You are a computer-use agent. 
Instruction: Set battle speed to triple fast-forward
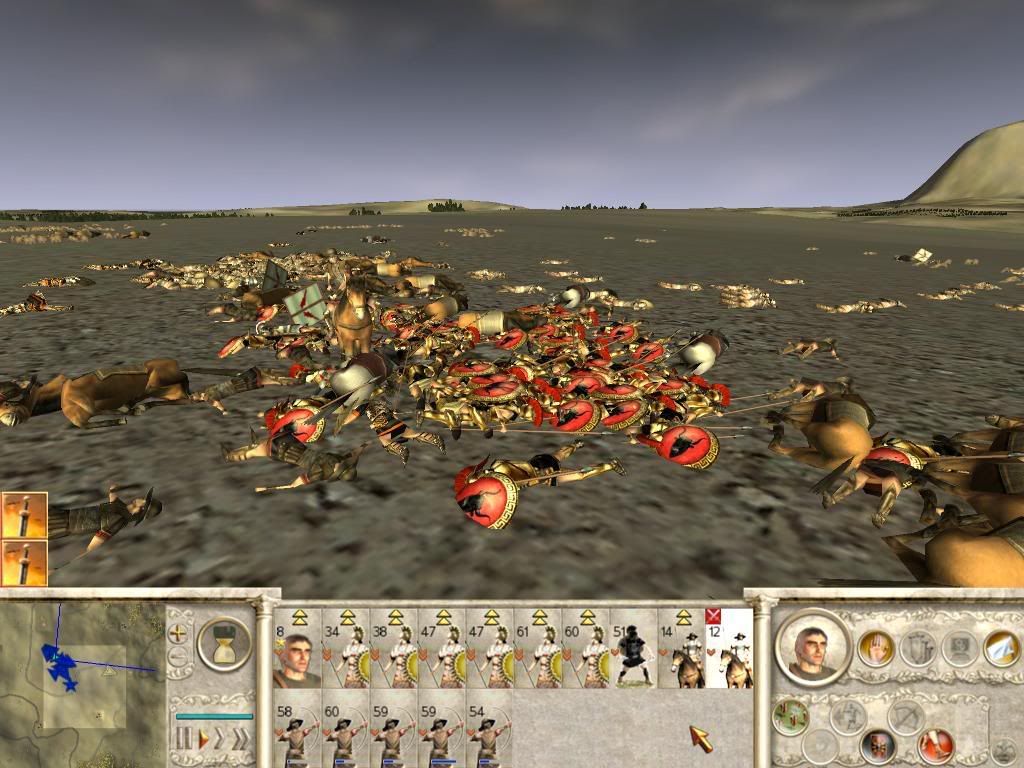[240, 738]
